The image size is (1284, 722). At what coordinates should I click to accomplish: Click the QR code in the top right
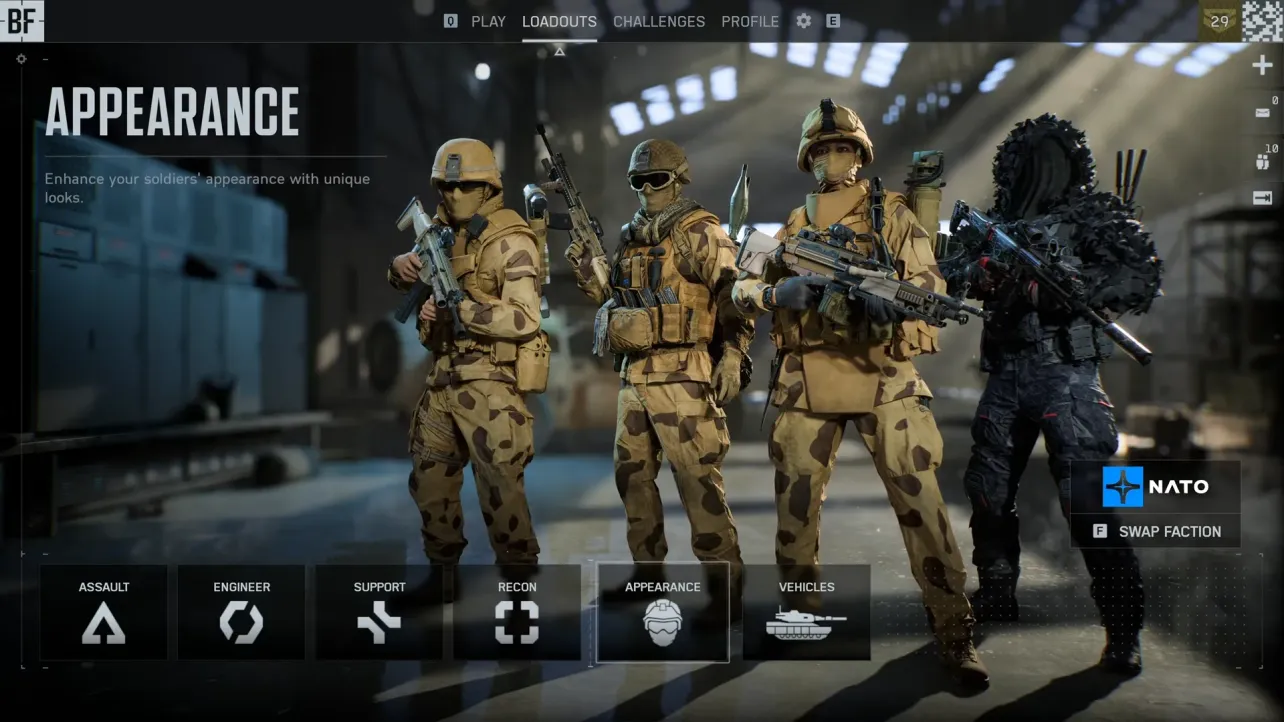coord(1262,20)
